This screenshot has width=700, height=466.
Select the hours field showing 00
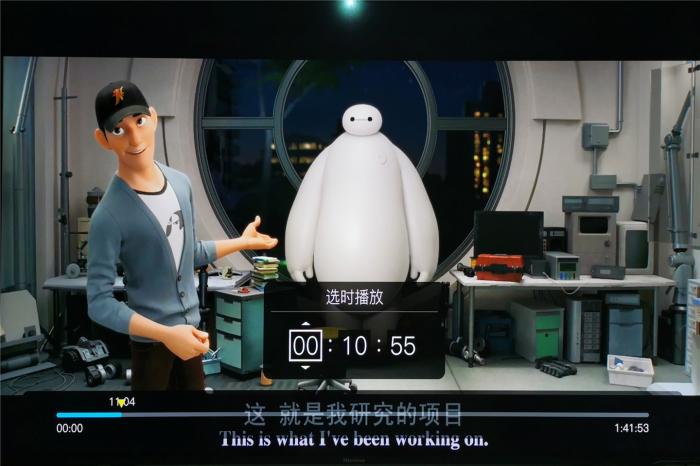click(306, 346)
